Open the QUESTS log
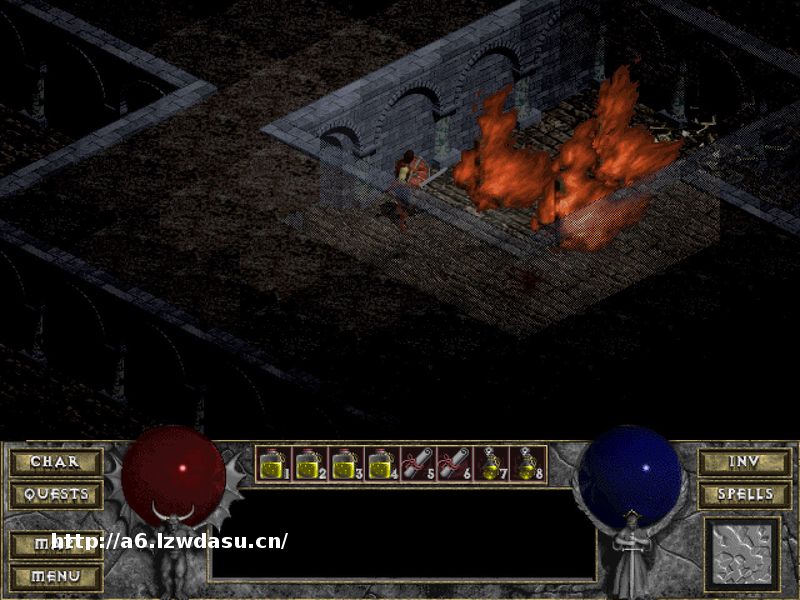Image resolution: width=800 pixels, height=600 pixels. [56, 494]
